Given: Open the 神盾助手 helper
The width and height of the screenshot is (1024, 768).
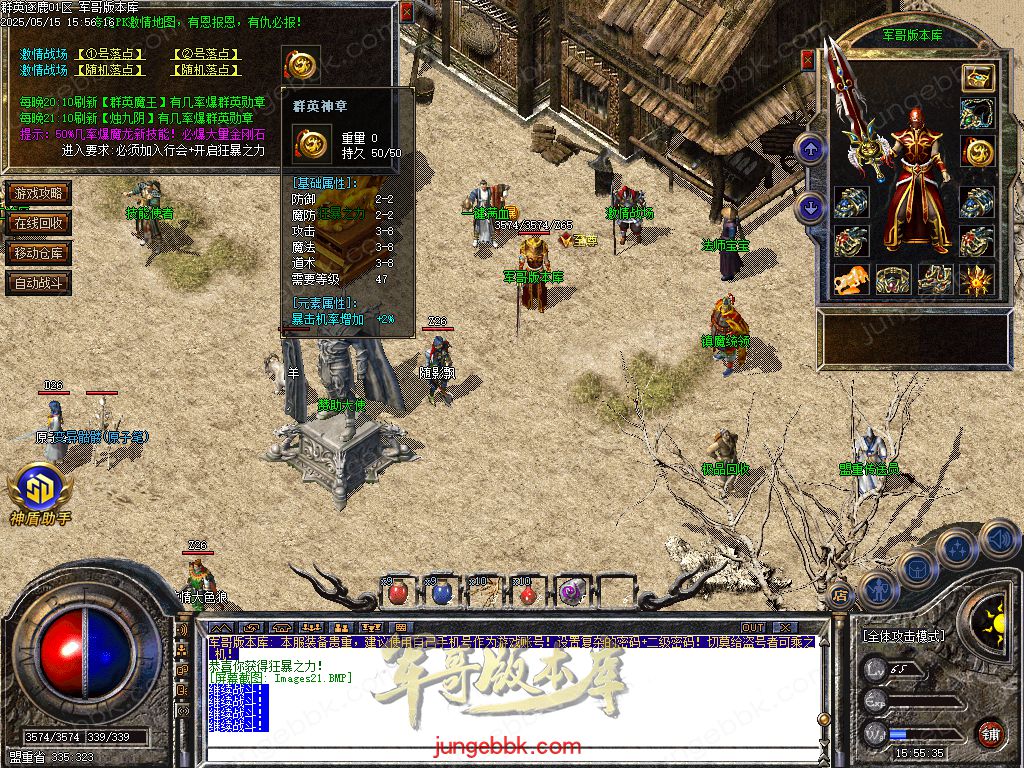Looking at the screenshot, I should 39,492.
